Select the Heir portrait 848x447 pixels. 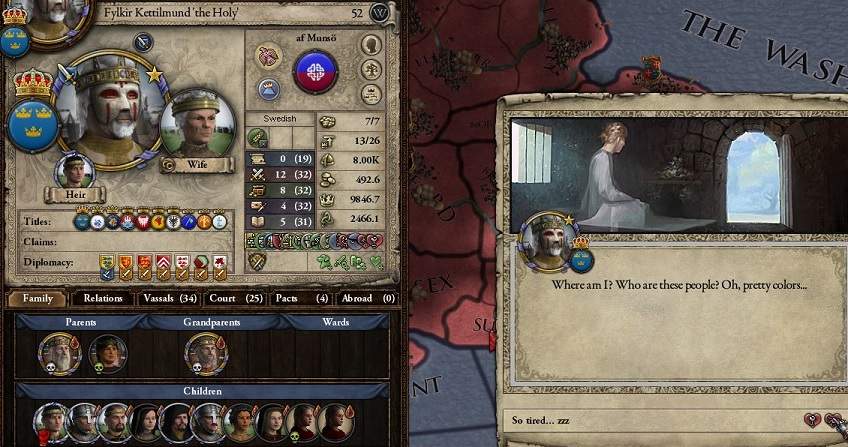74,172
